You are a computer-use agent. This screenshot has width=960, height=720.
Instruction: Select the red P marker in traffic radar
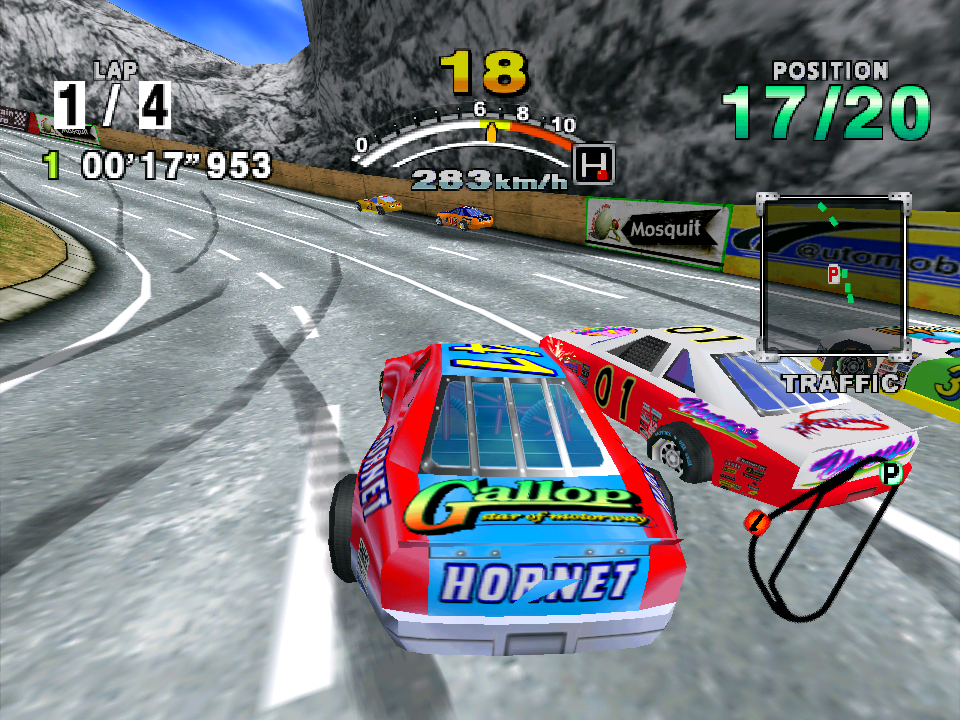click(833, 272)
